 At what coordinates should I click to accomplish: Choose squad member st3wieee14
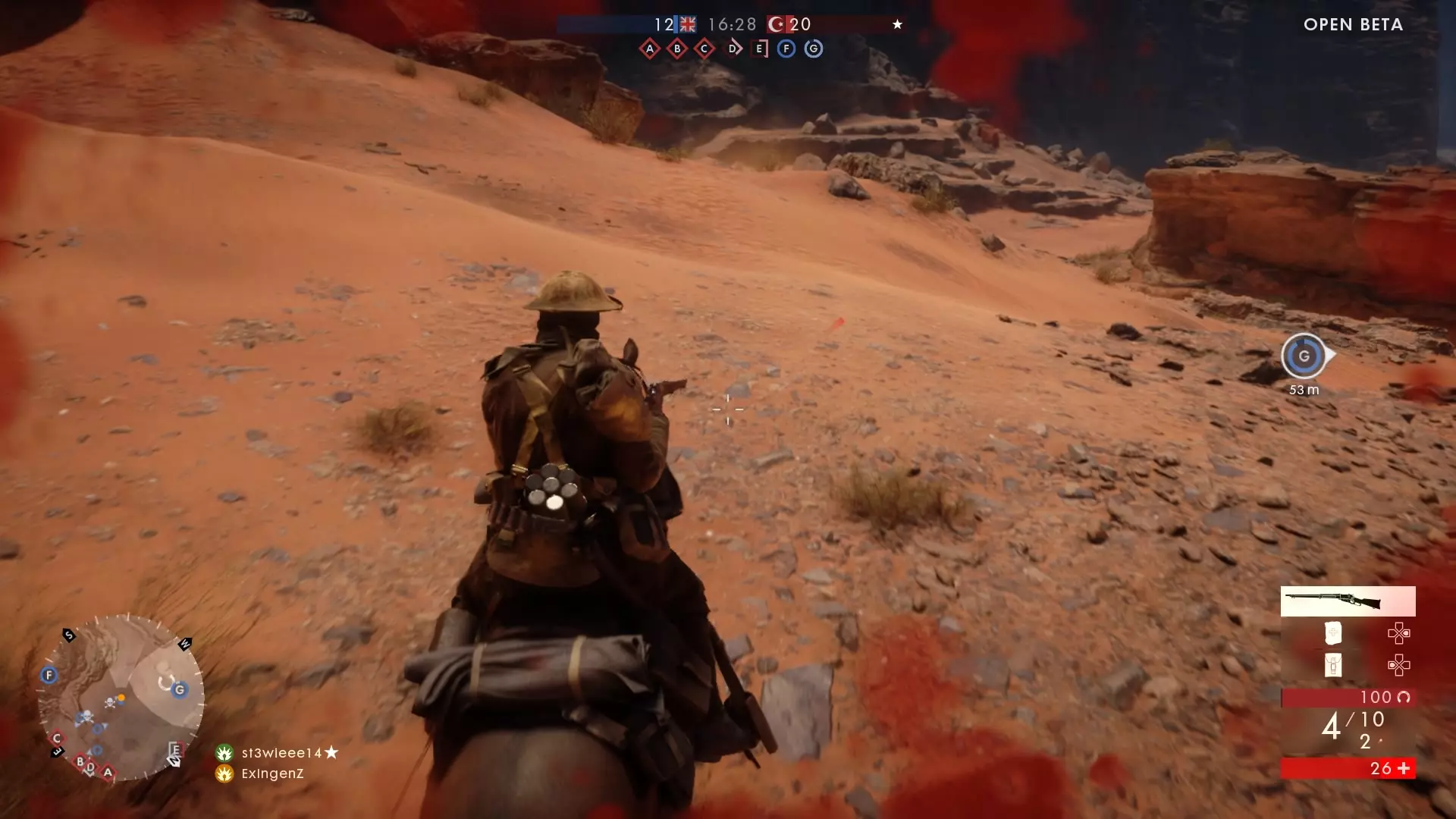pos(281,753)
